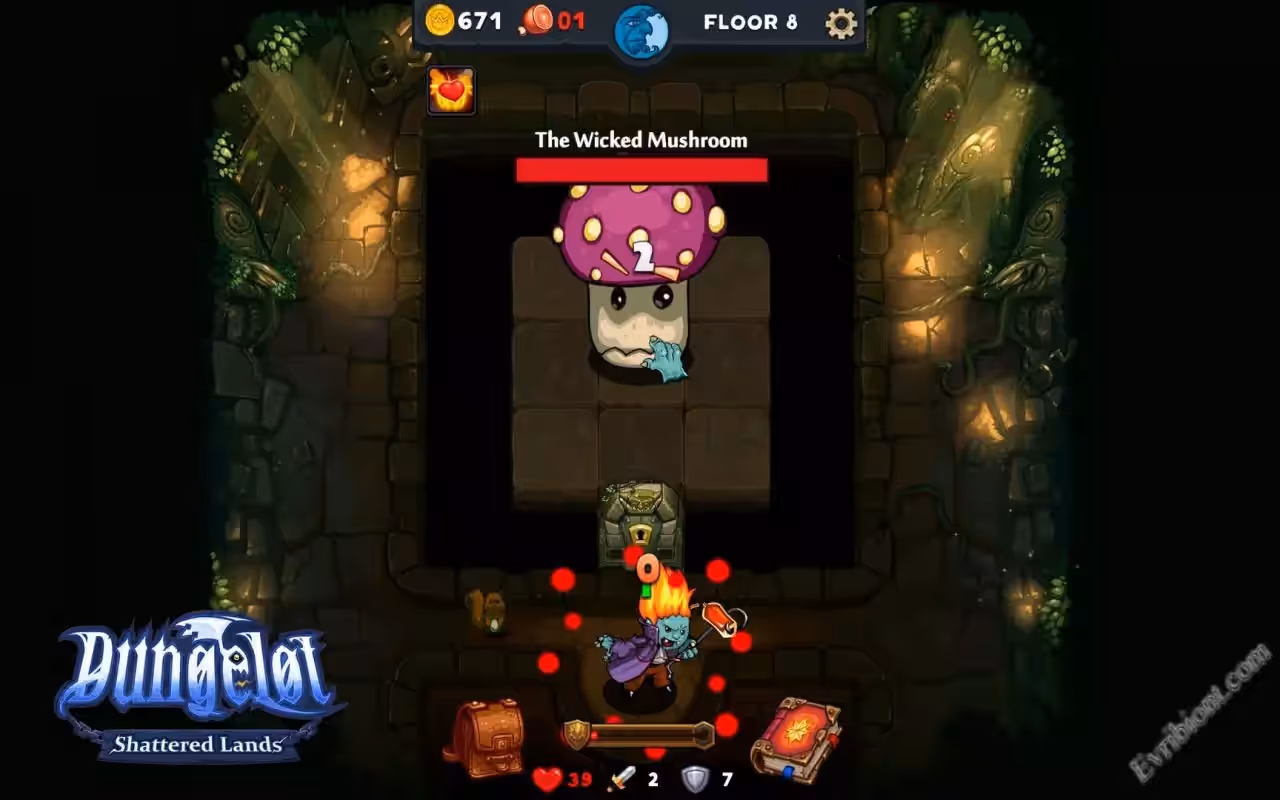Select the flaming heart buff icon
1280x800 pixels.
click(x=451, y=91)
